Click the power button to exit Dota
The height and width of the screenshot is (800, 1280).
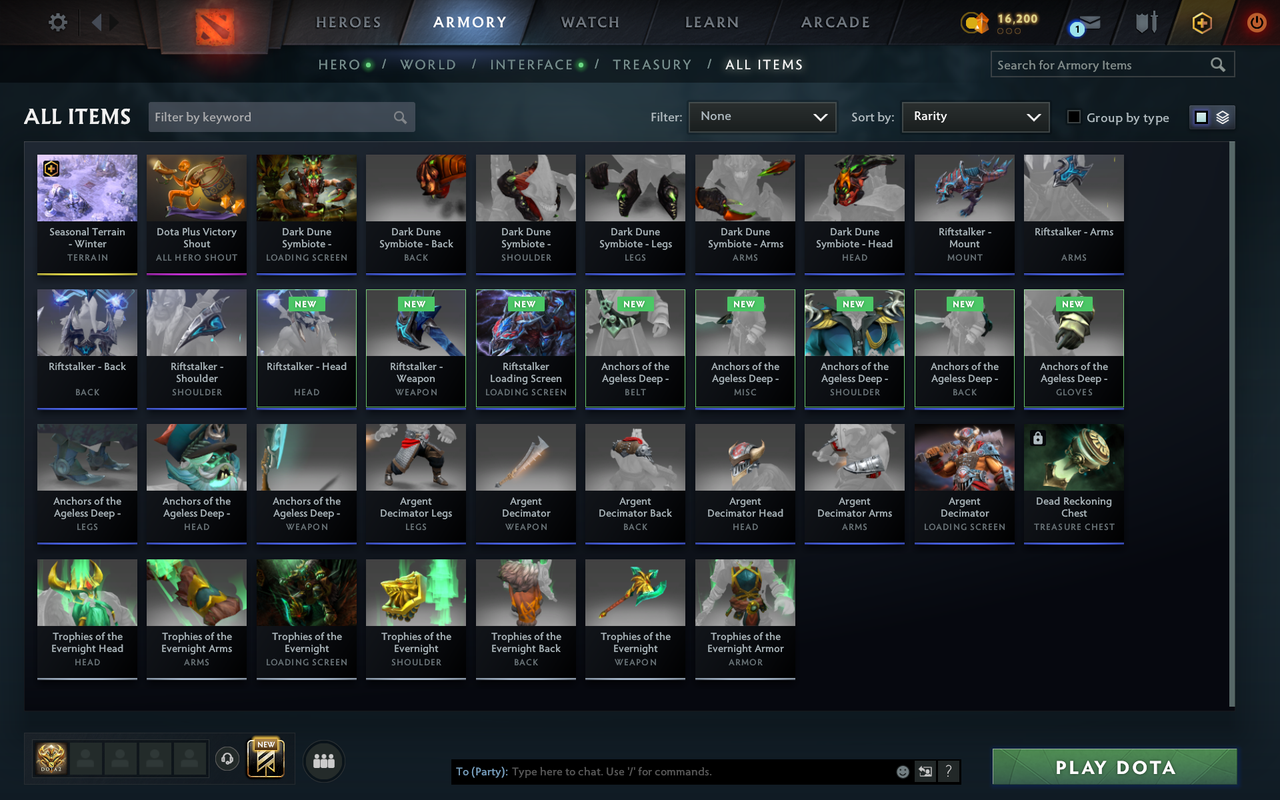pos(1256,22)
